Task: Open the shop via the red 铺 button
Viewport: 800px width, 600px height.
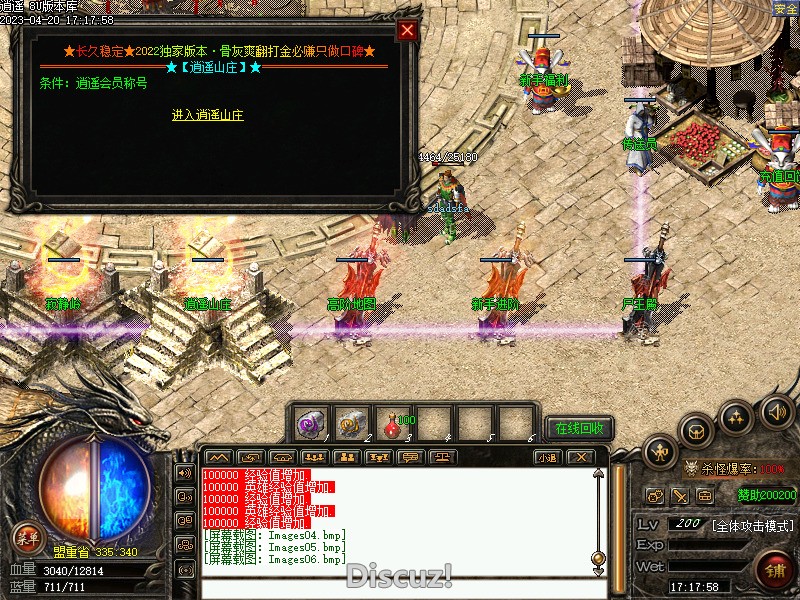Action: [773, 571]
